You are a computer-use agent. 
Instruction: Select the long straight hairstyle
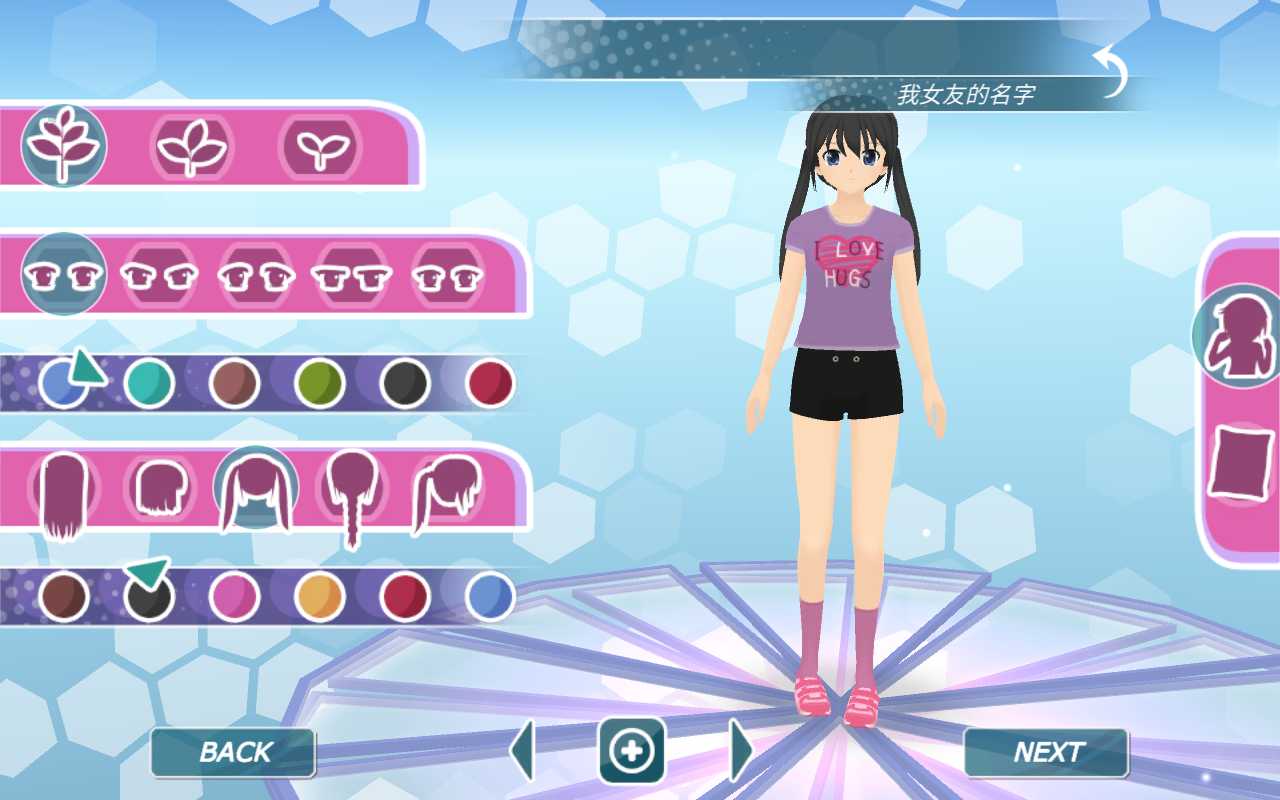62,489
